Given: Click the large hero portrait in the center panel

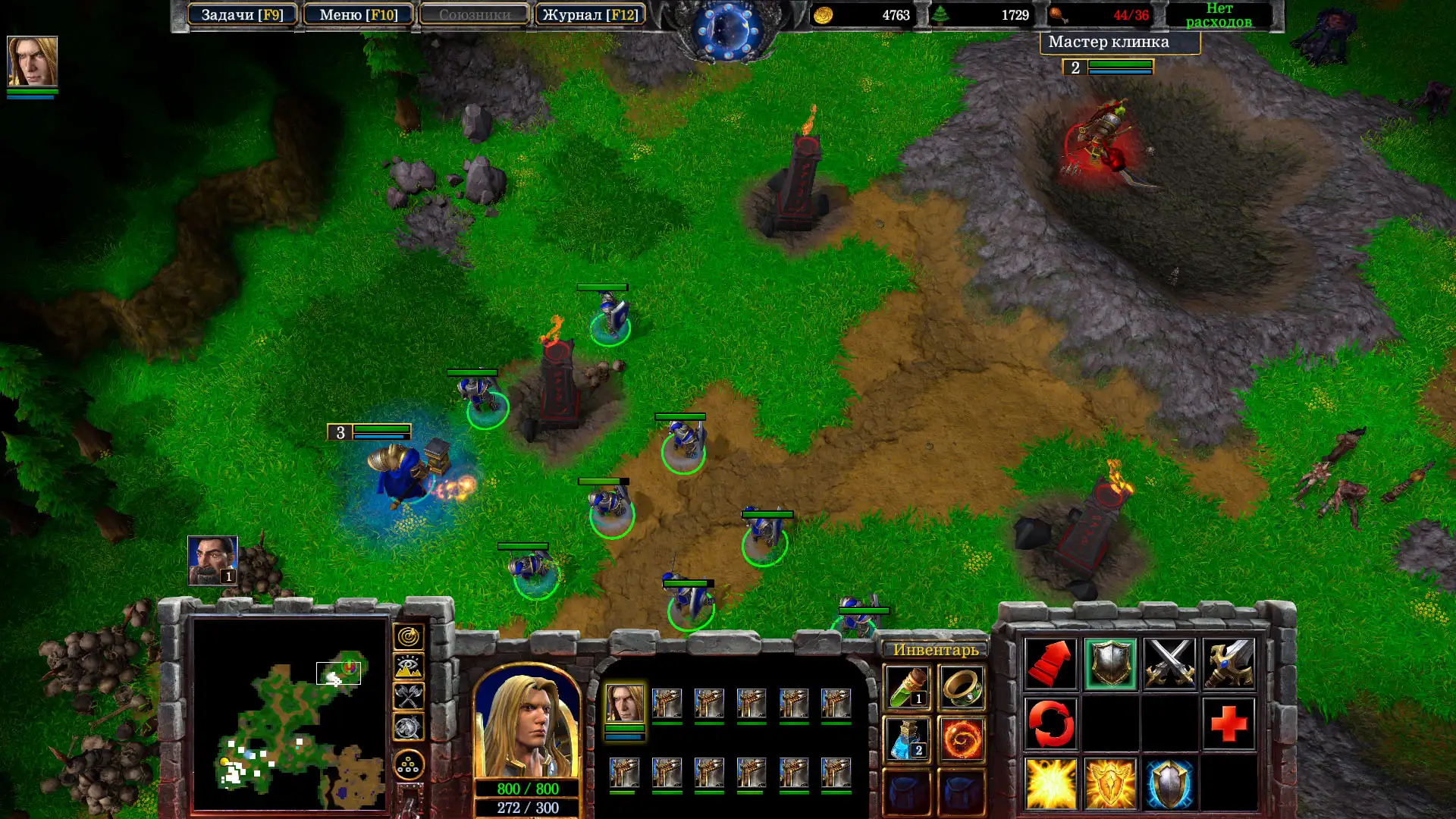Looking at the screenshot, I should [527, 724].
